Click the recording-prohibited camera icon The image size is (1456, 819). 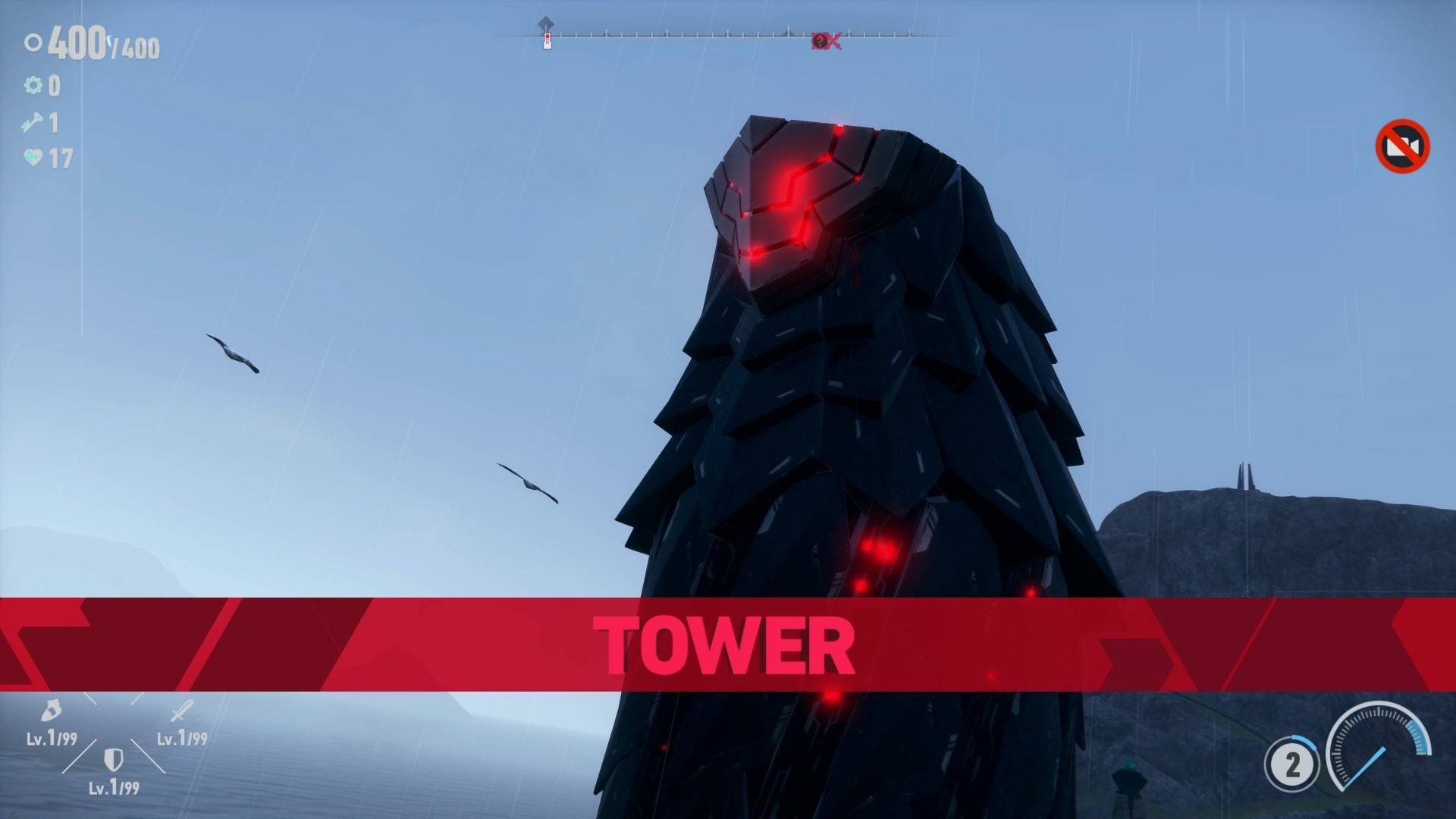(x=1402, y=146)
